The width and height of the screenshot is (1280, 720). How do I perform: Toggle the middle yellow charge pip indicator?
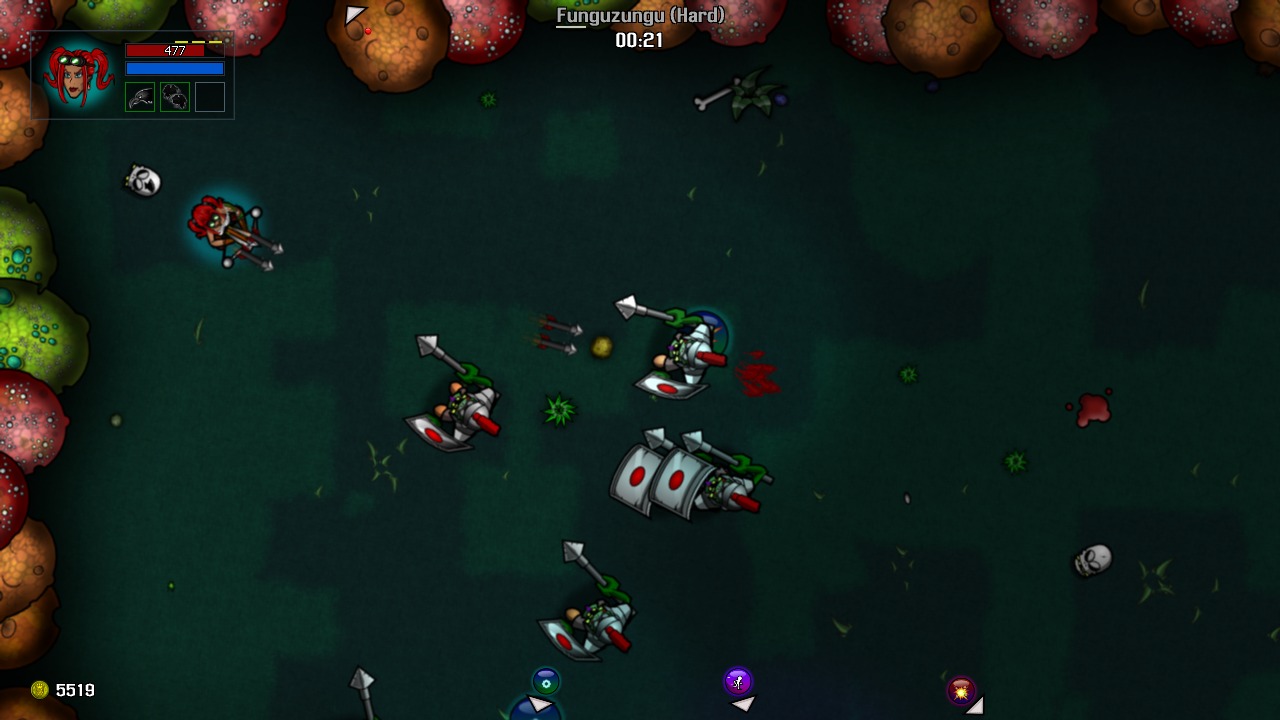[x=198, y=42]
